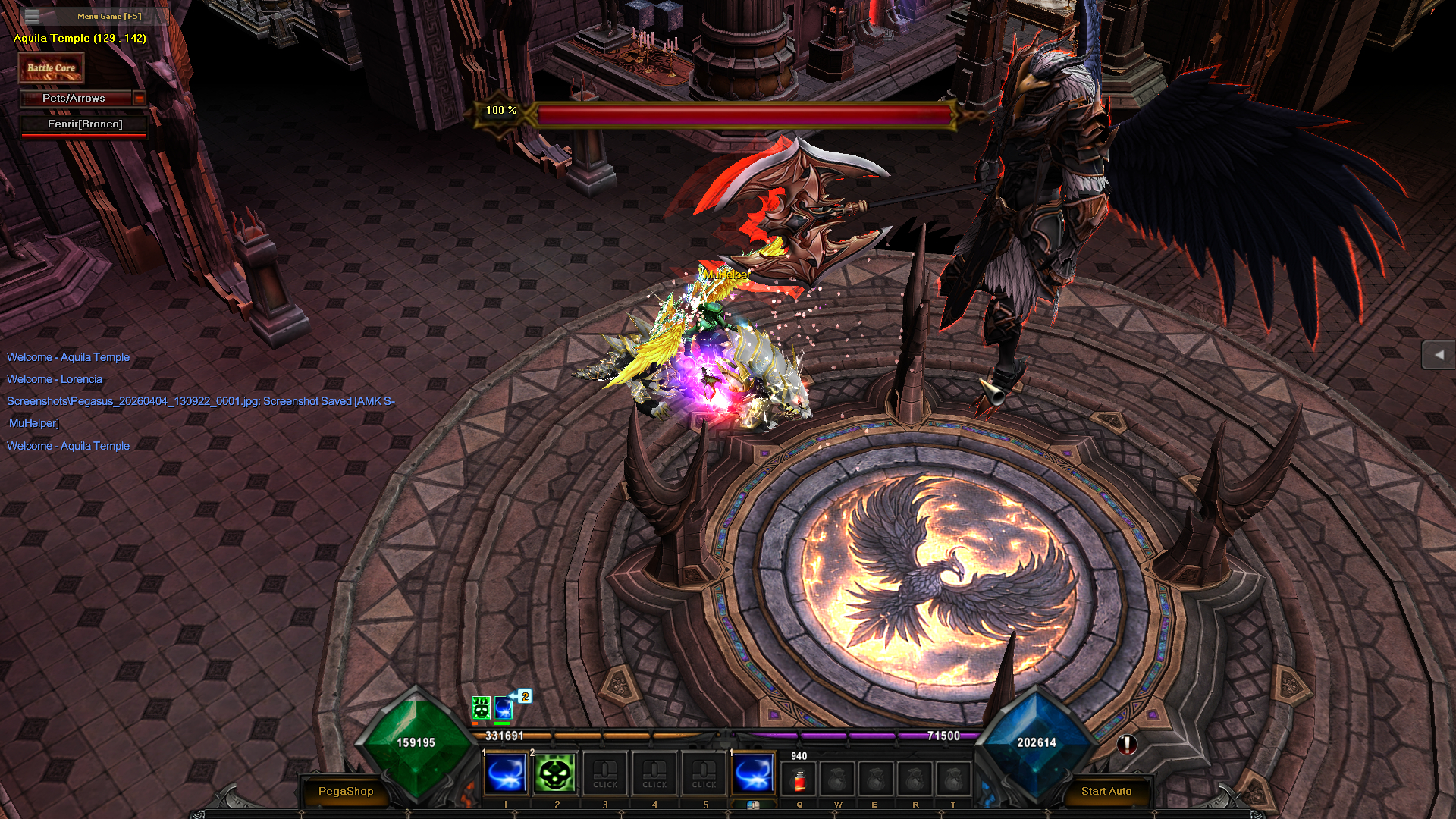Click the red exclamation alert icon
This screenshot has width=1456, height=819.
(1127, 745)
